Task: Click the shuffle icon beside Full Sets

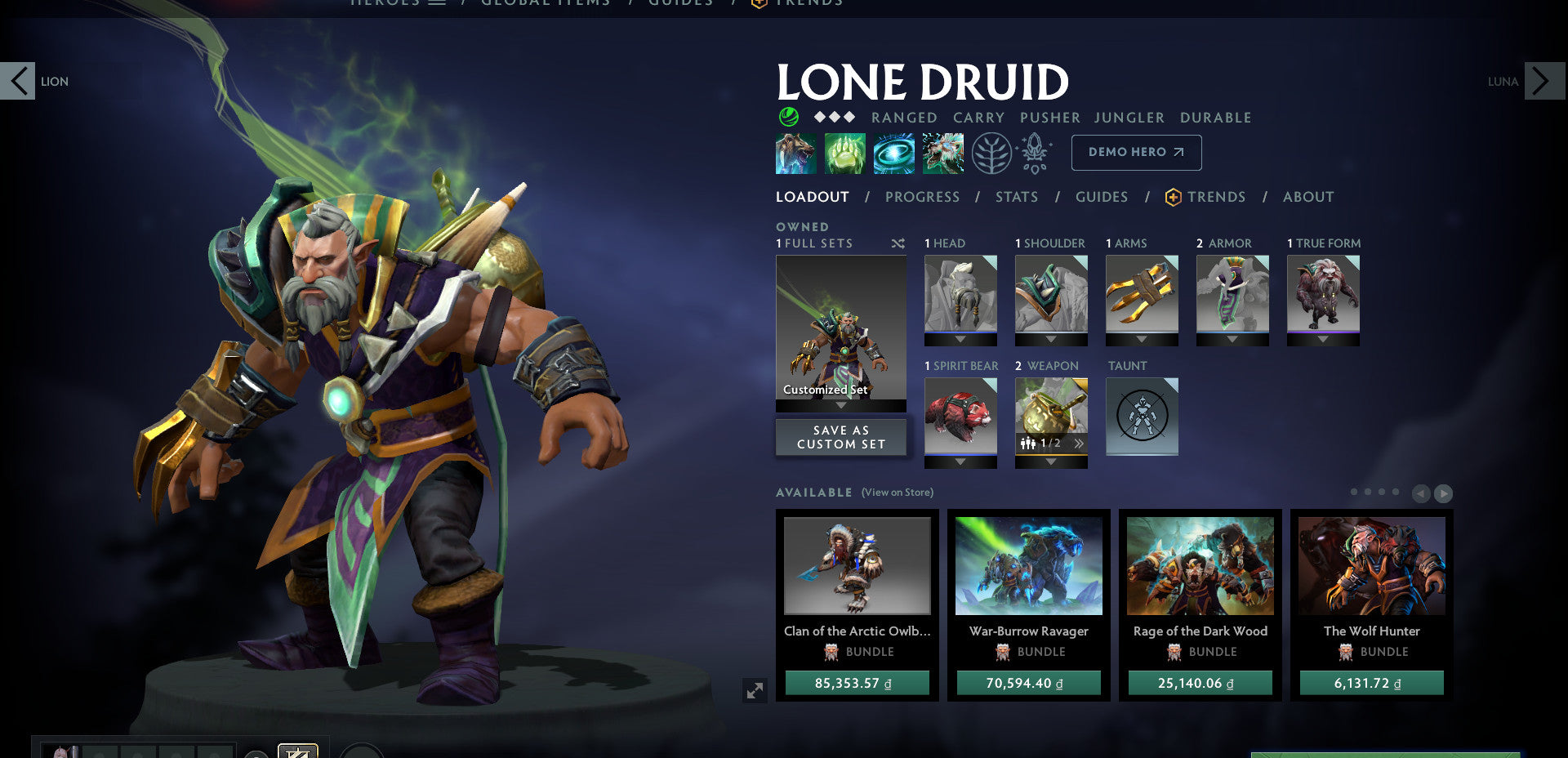Action: [x=897, y=243]
